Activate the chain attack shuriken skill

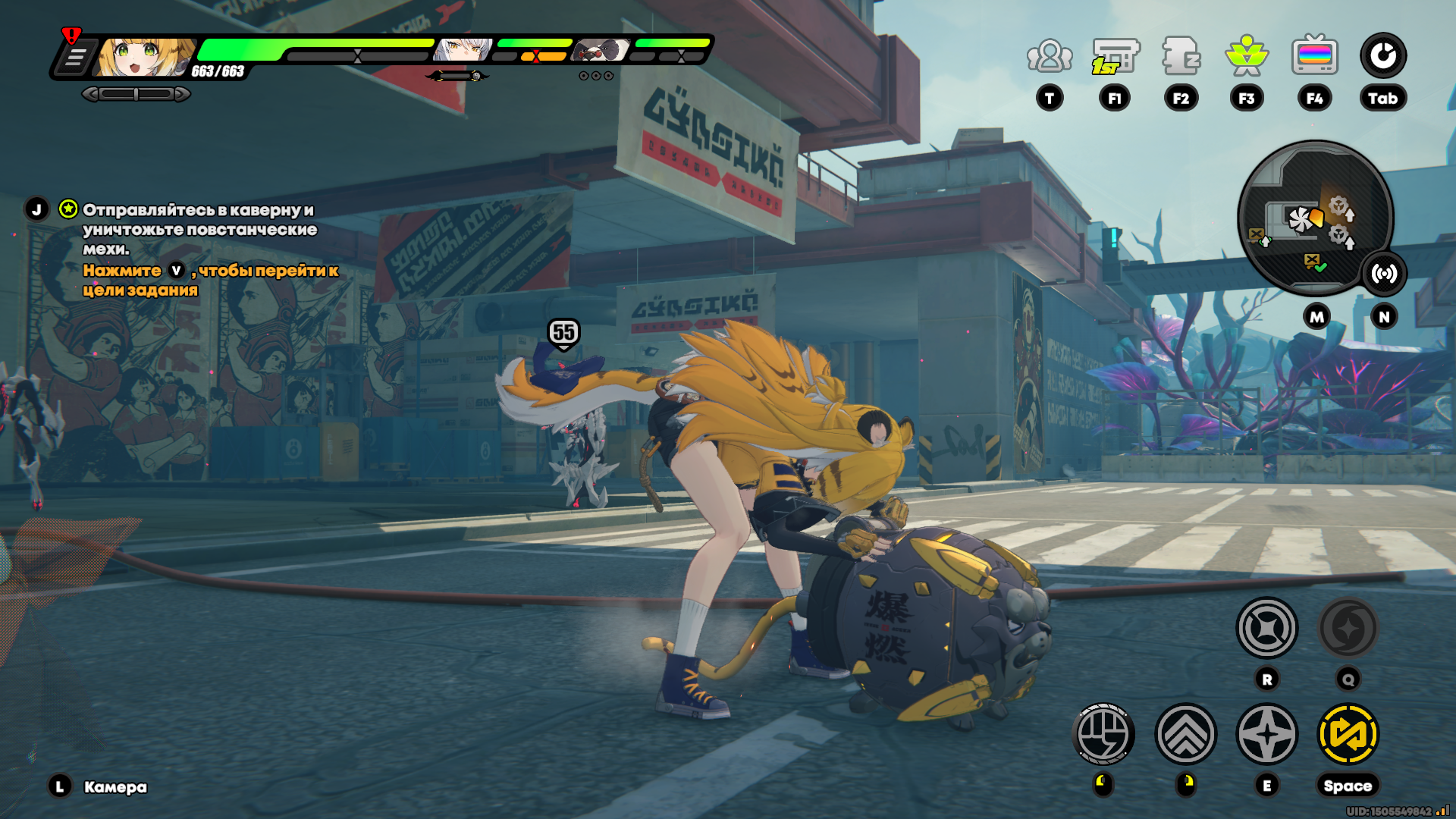point(1266,628)
